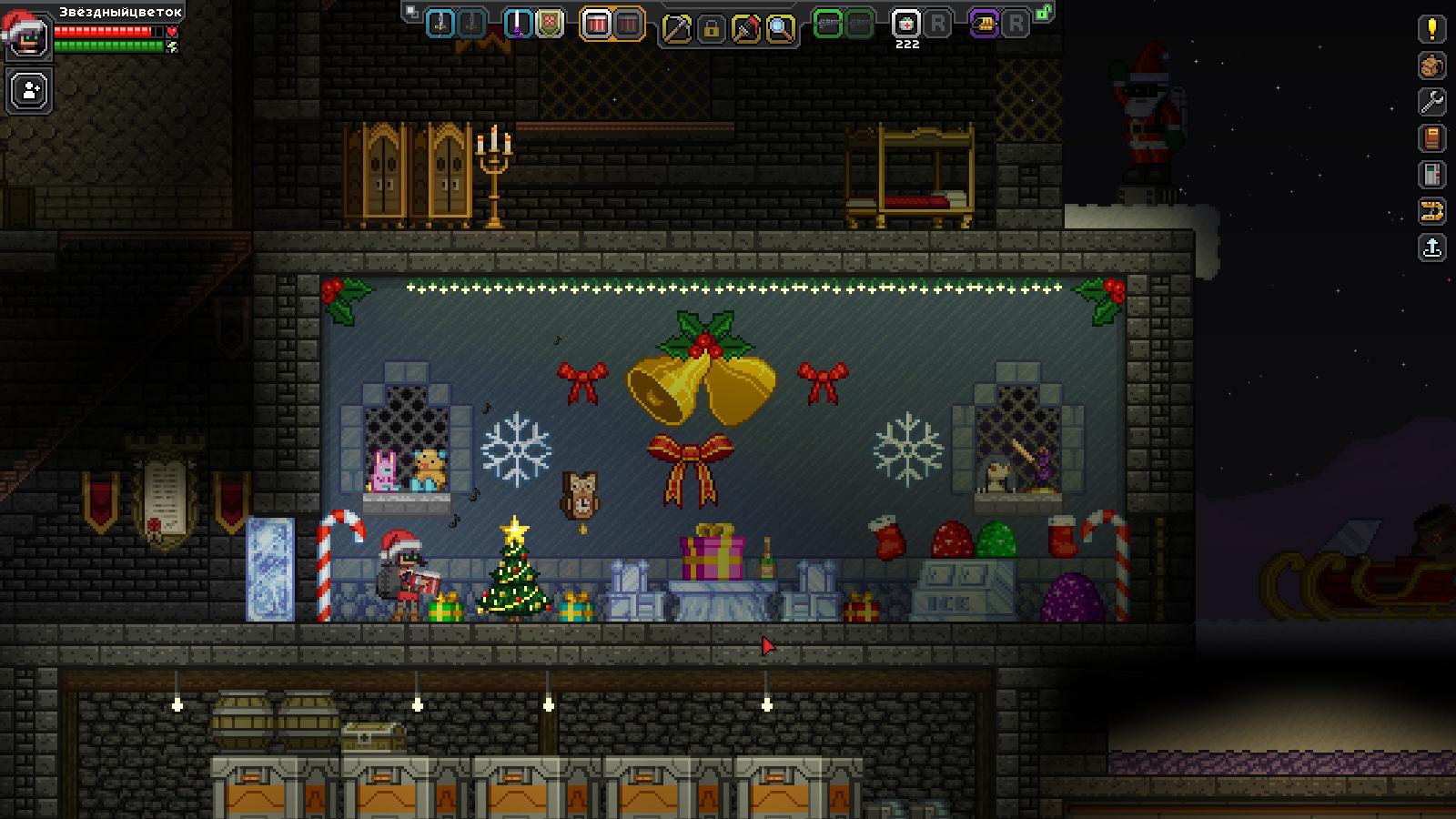Open the collections horseshoe icon
Image resolution: width=1456 pixels, height=819 pixels.
pos(1431,212)
